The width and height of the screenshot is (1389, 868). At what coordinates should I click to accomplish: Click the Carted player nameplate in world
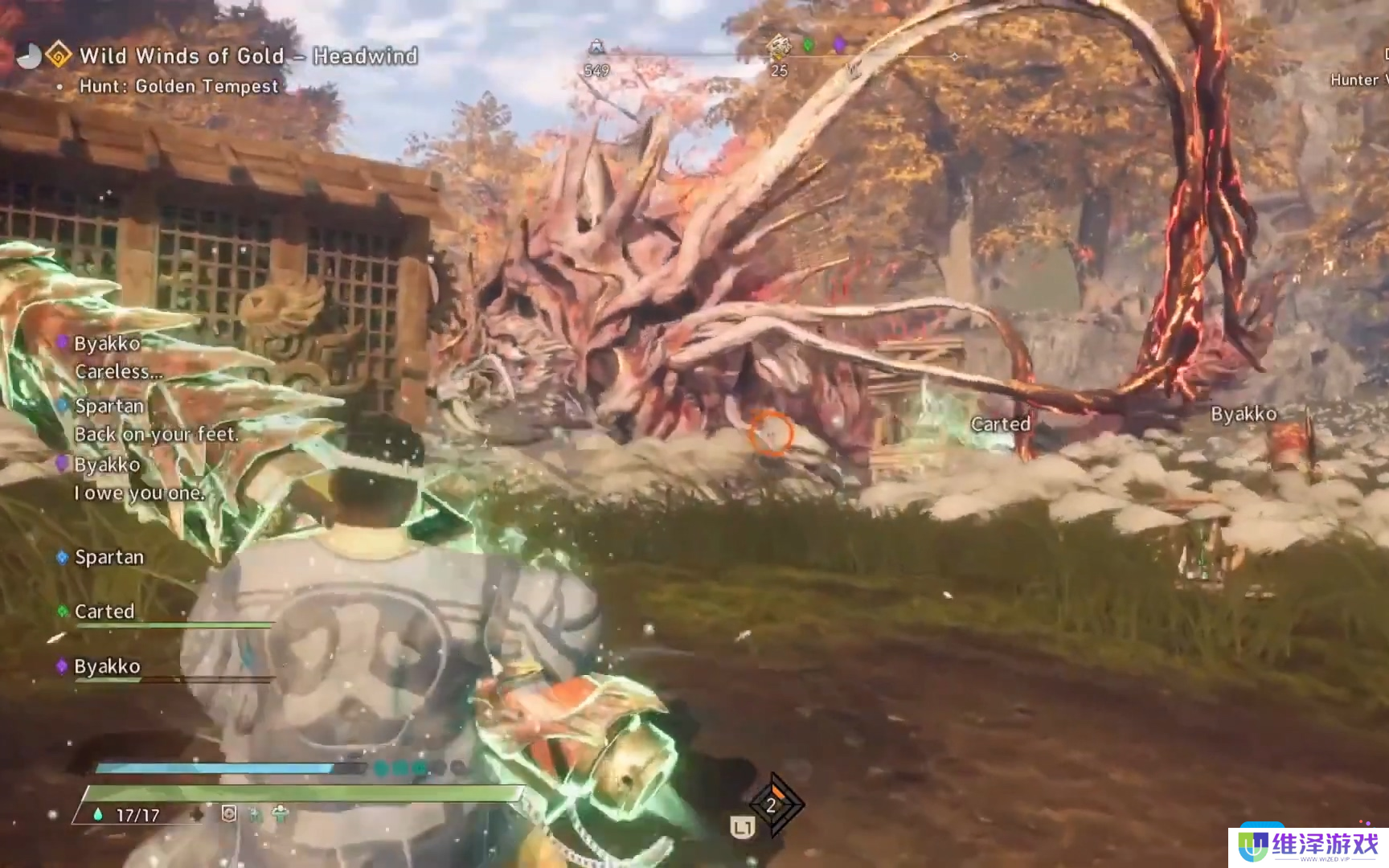click(x=1000, y=424)
